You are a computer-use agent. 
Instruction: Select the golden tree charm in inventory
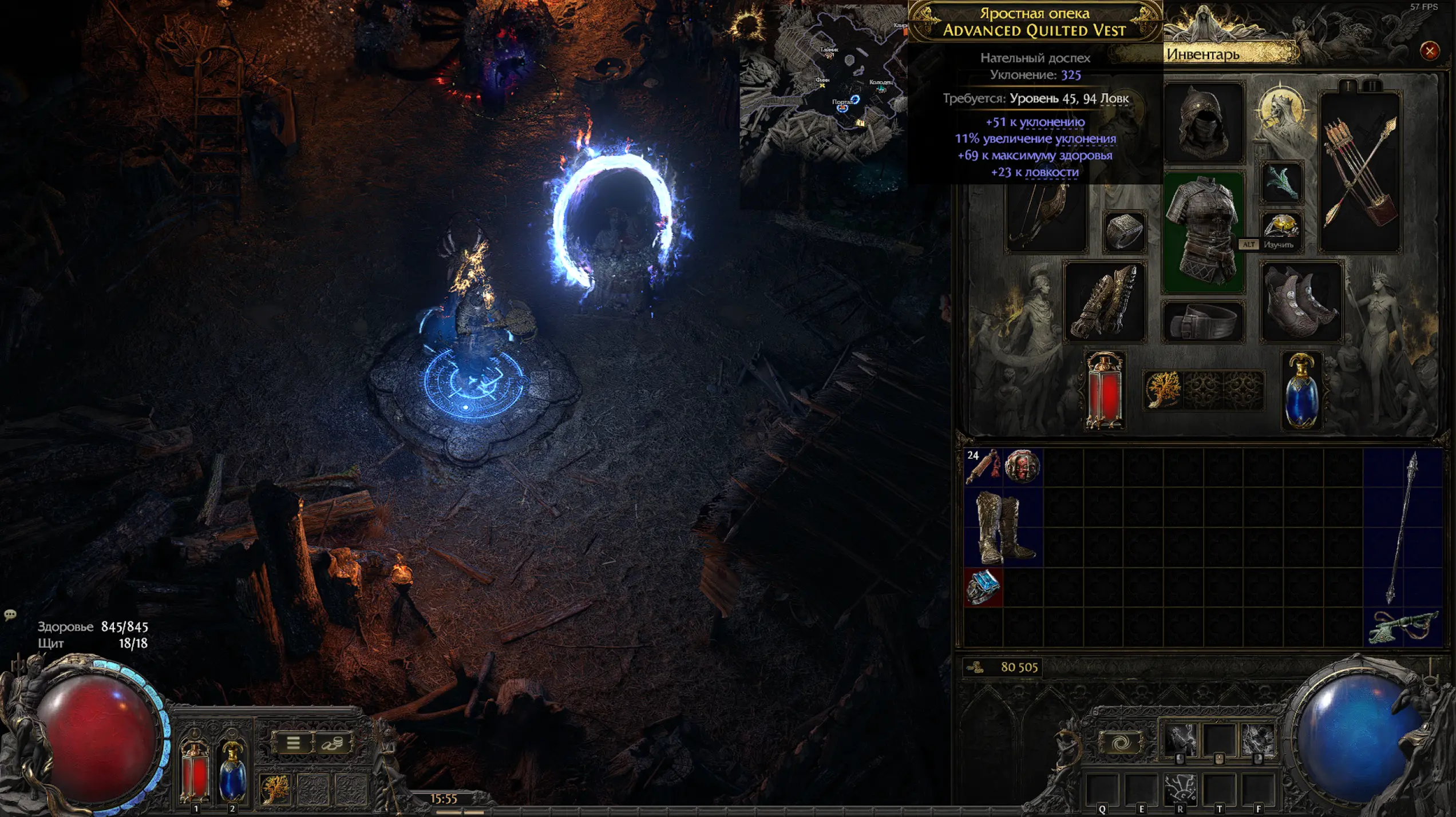click(x=1163, y=390)
